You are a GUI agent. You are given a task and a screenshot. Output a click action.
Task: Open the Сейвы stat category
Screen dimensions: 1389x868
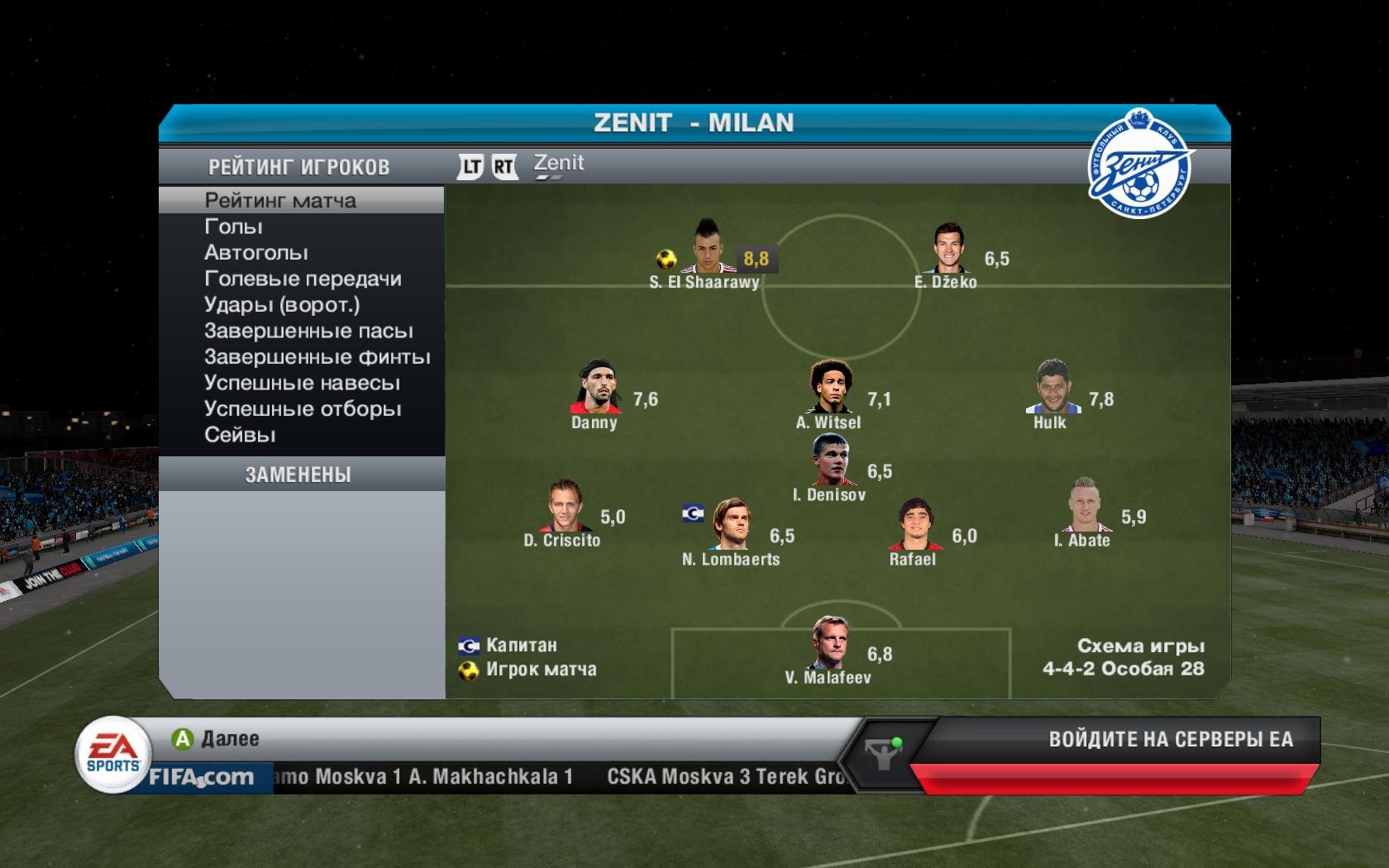tap(240, 435)
